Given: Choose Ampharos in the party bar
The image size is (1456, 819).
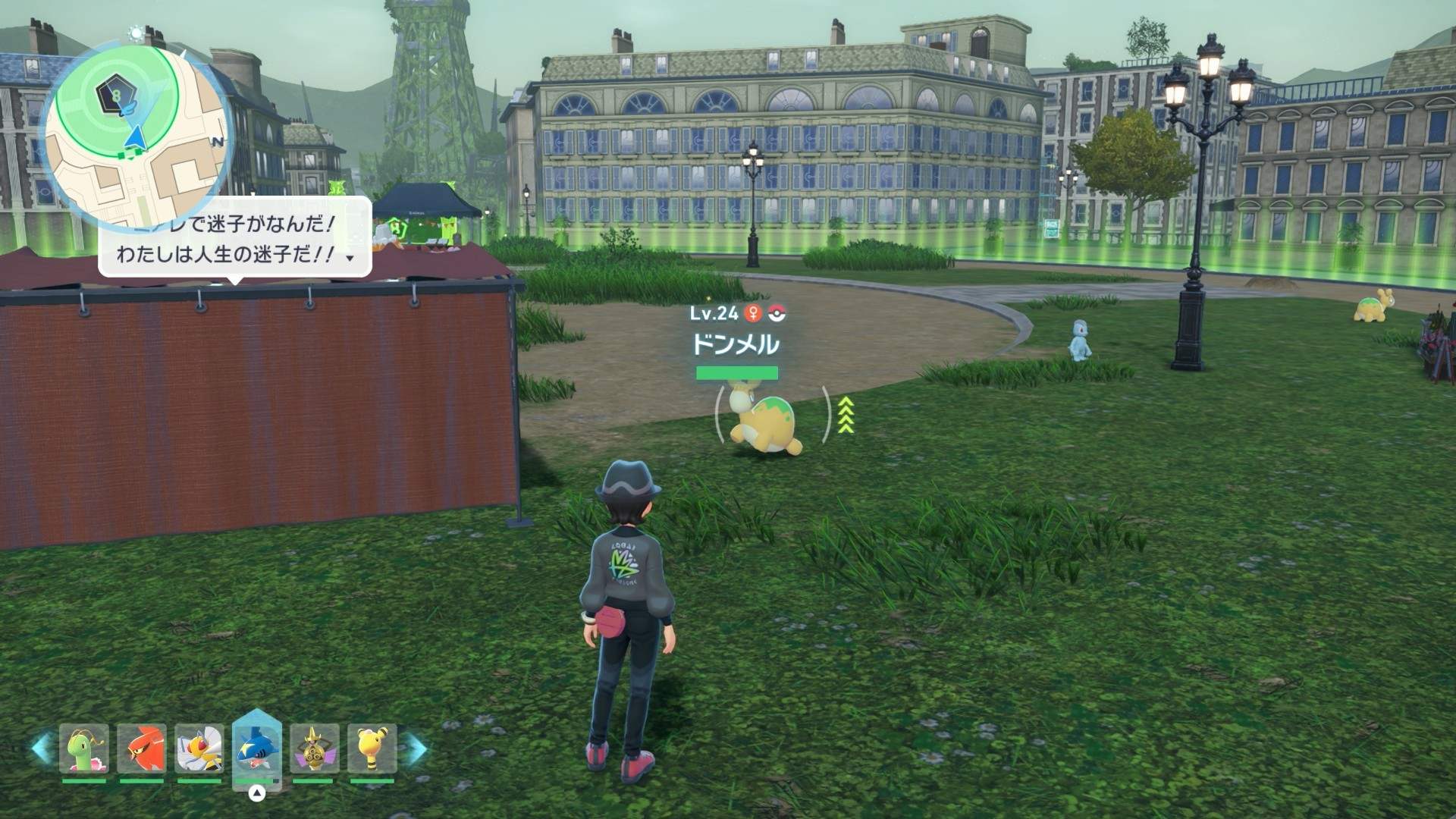Looking at the screenshot, I should pyautogui.click(x=372, y=748).
